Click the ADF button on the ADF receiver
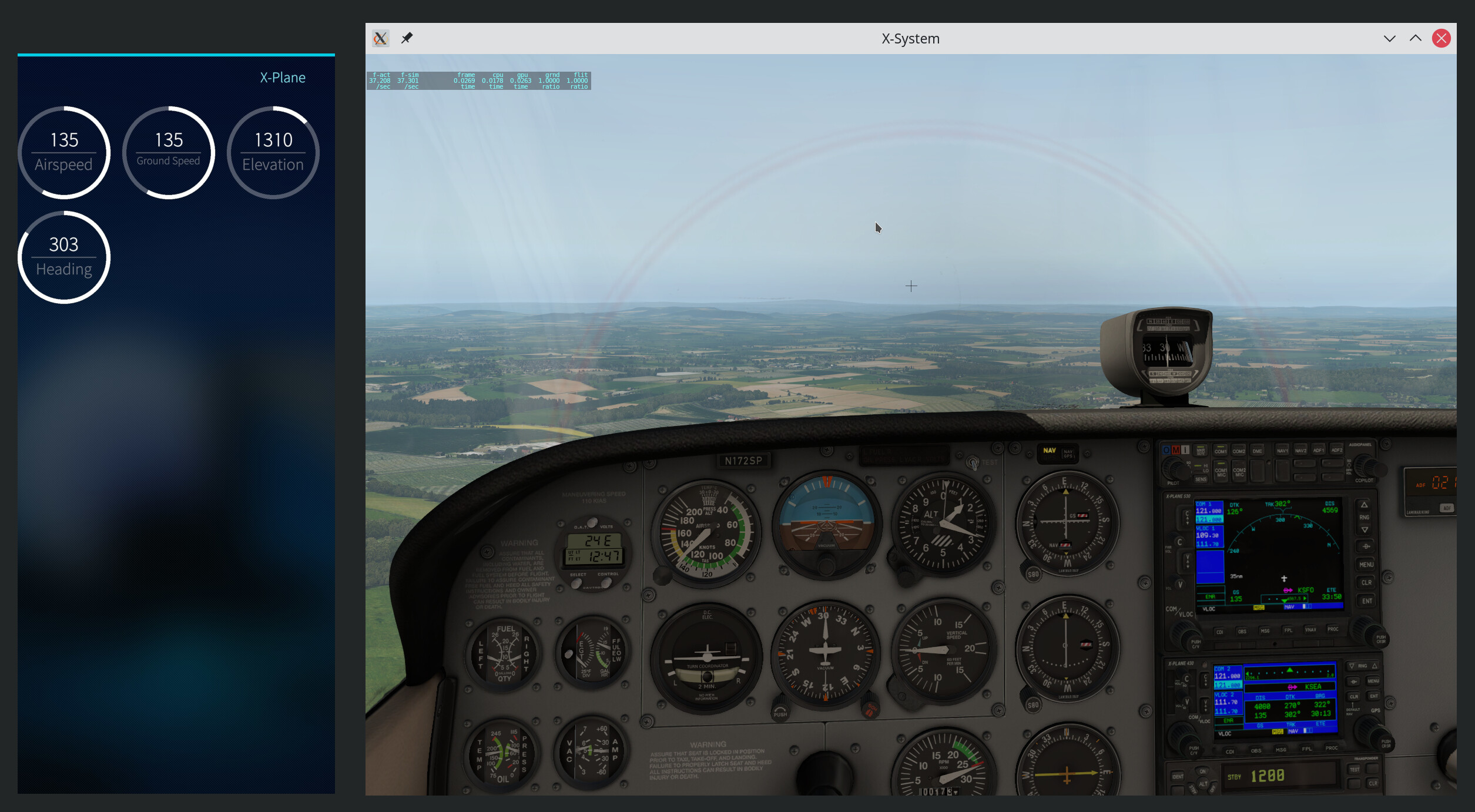1475x812 pixels. pos(1447,508)
